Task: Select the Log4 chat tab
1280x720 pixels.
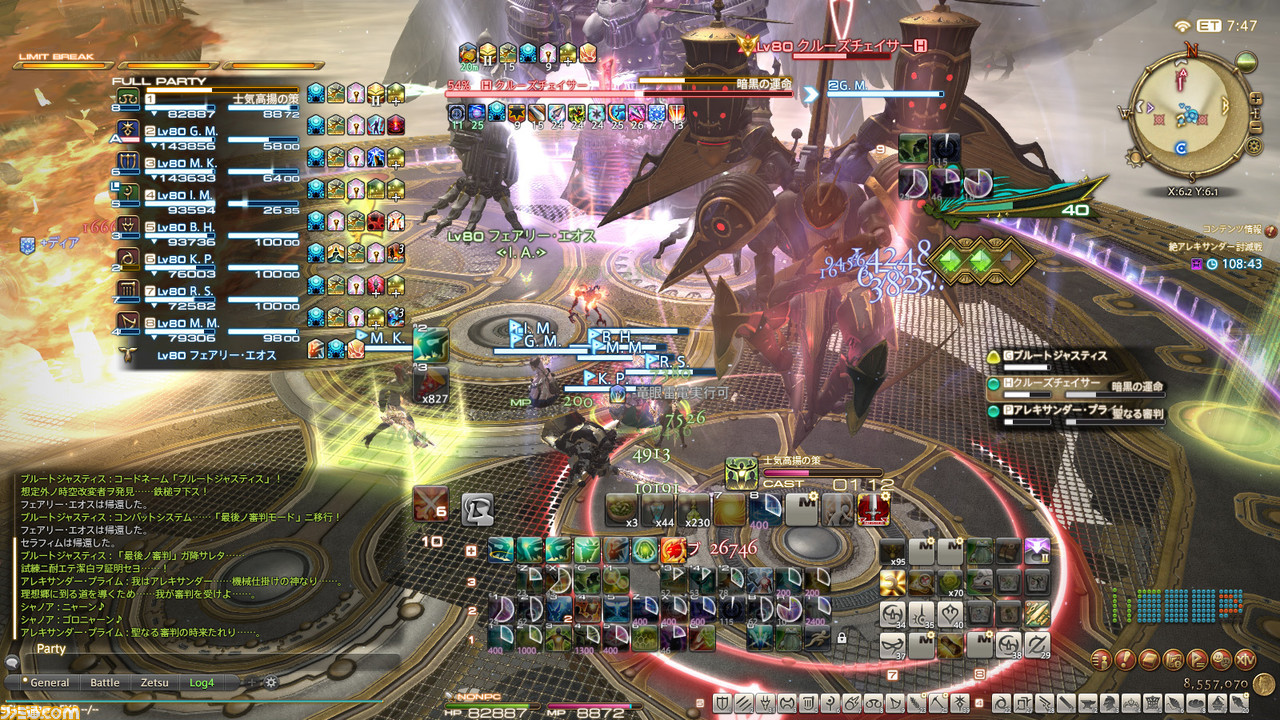Action: coord(202,682)
